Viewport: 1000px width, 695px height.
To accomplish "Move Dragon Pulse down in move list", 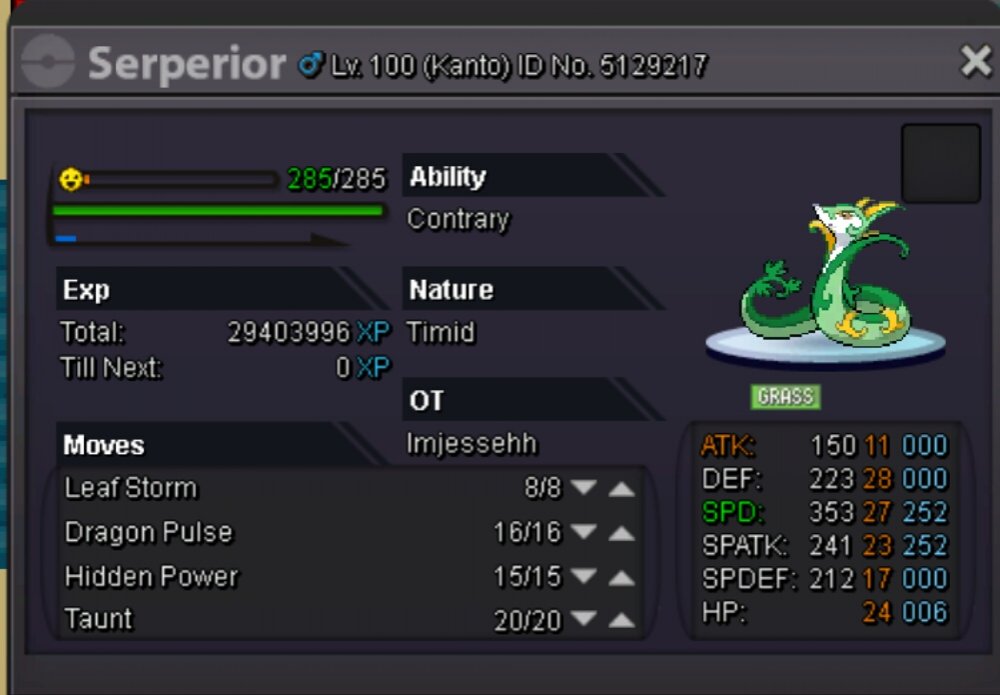I will pos(584,532).
